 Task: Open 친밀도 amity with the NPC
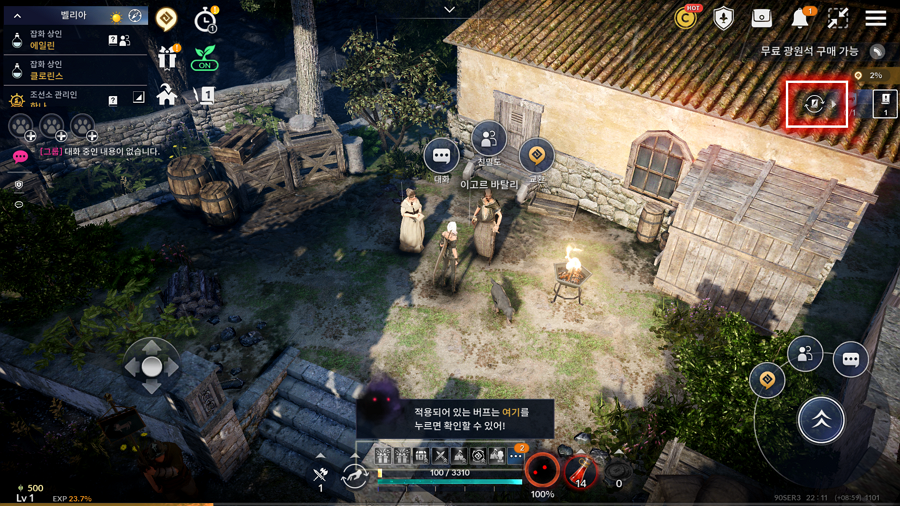tap(489, 140)
